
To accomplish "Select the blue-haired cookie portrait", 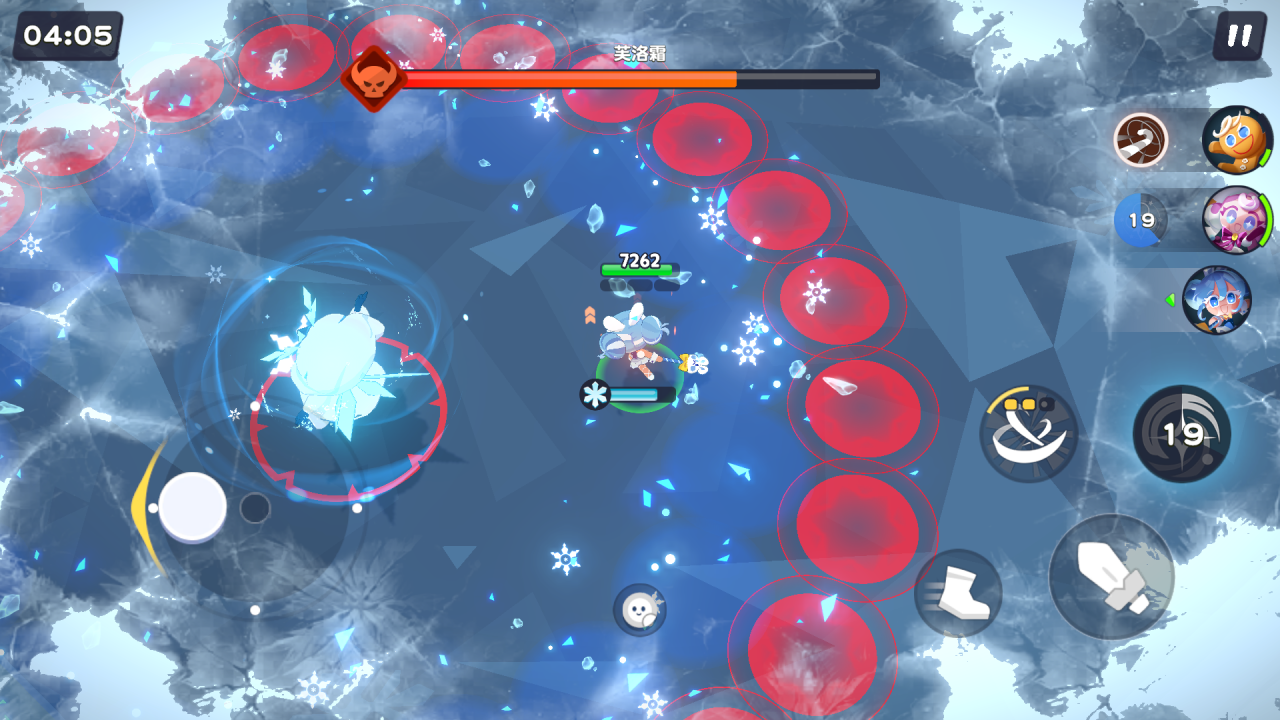I will [1216, 300].
